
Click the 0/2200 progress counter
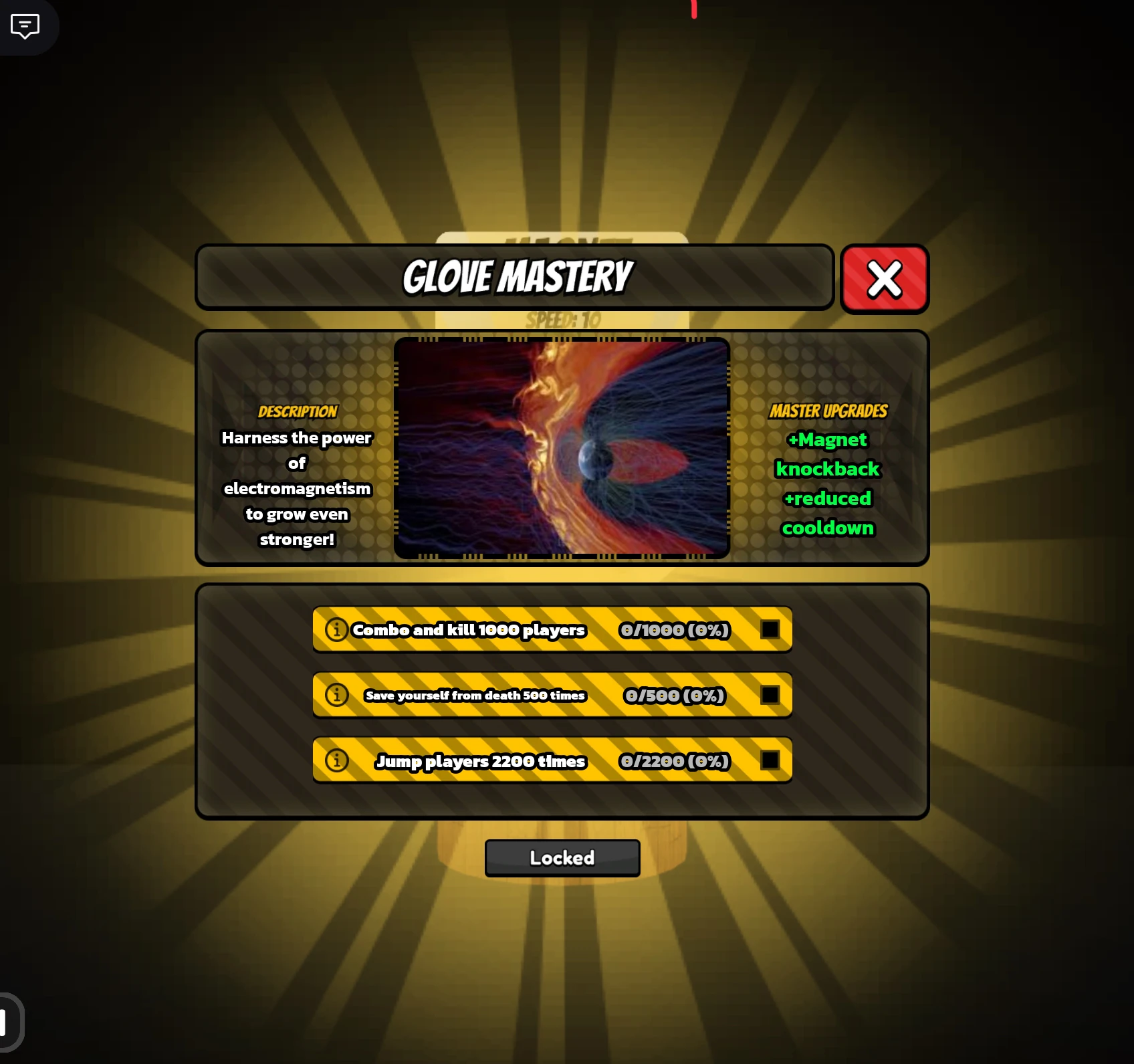pyautogui.click(x=673, y=760)
